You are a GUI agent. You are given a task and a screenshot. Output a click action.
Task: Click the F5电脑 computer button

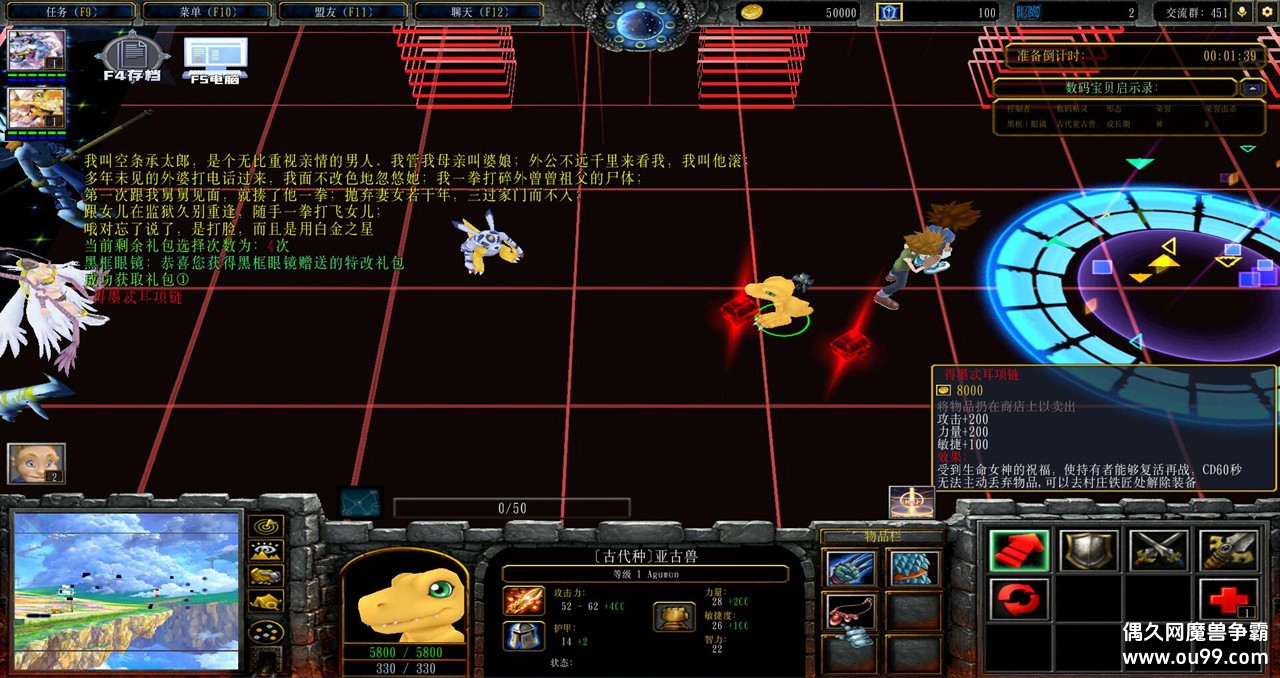[215, 58]
